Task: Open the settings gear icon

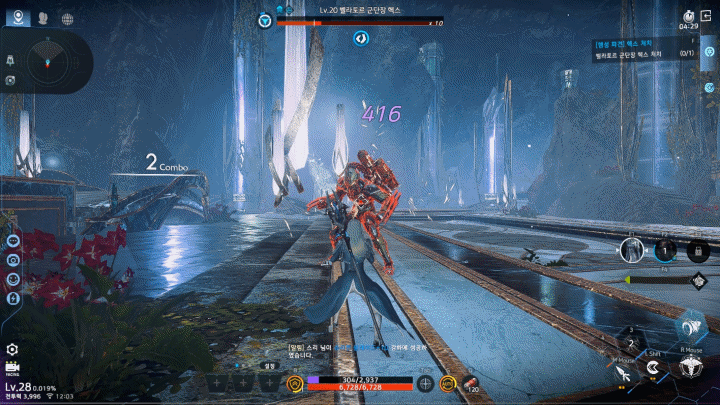Action: pos(13,349)
